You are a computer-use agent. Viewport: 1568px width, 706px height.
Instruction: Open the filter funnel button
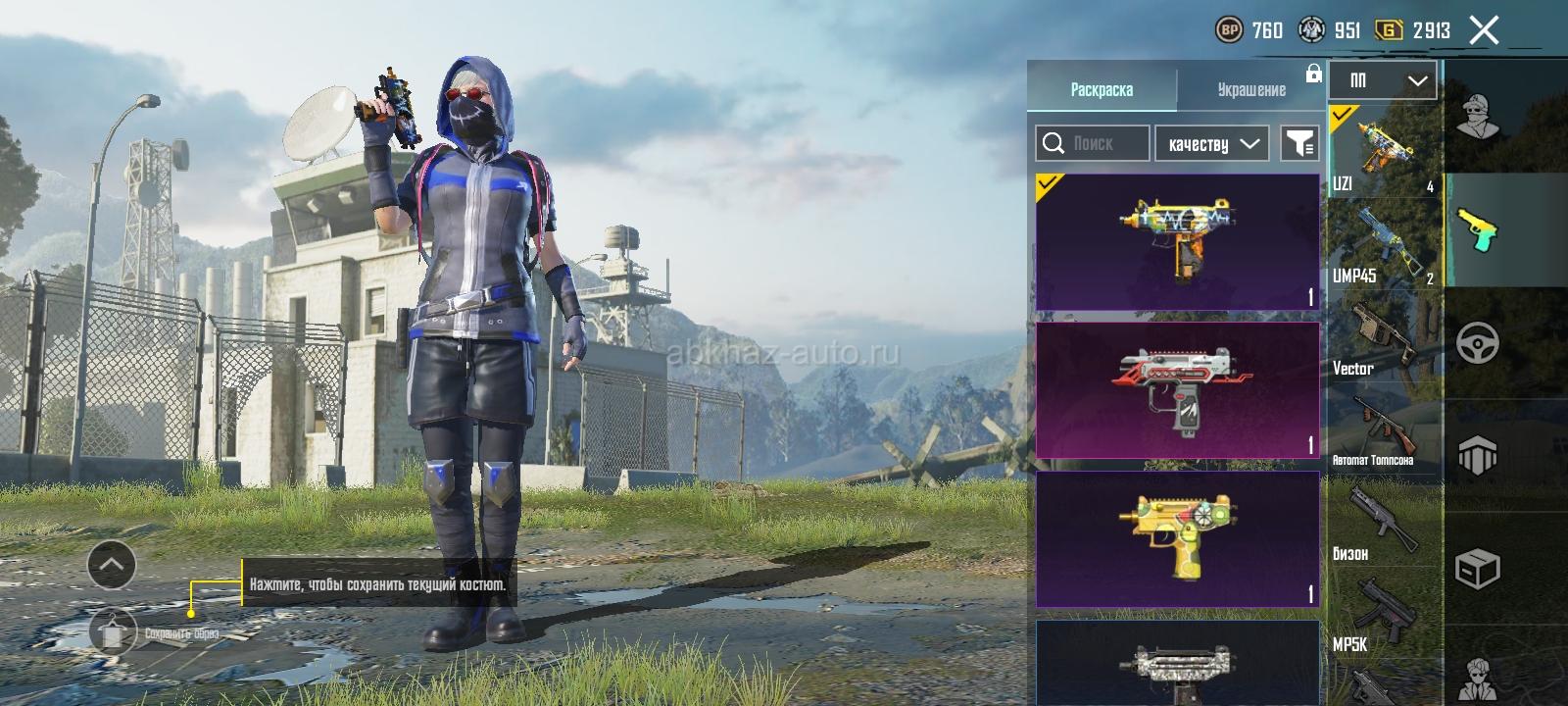1300,143
